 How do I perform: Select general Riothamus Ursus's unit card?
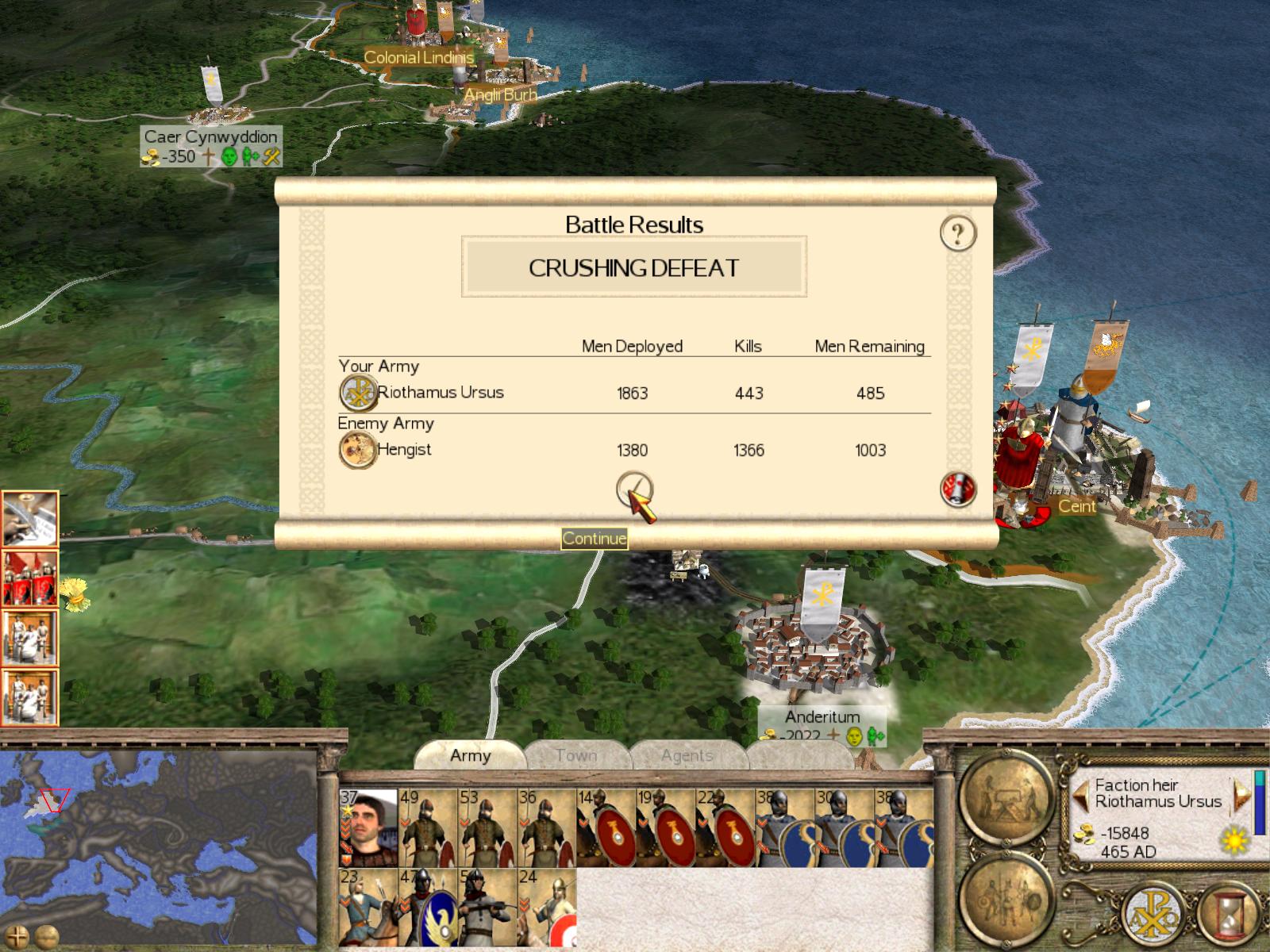[368, 827]
